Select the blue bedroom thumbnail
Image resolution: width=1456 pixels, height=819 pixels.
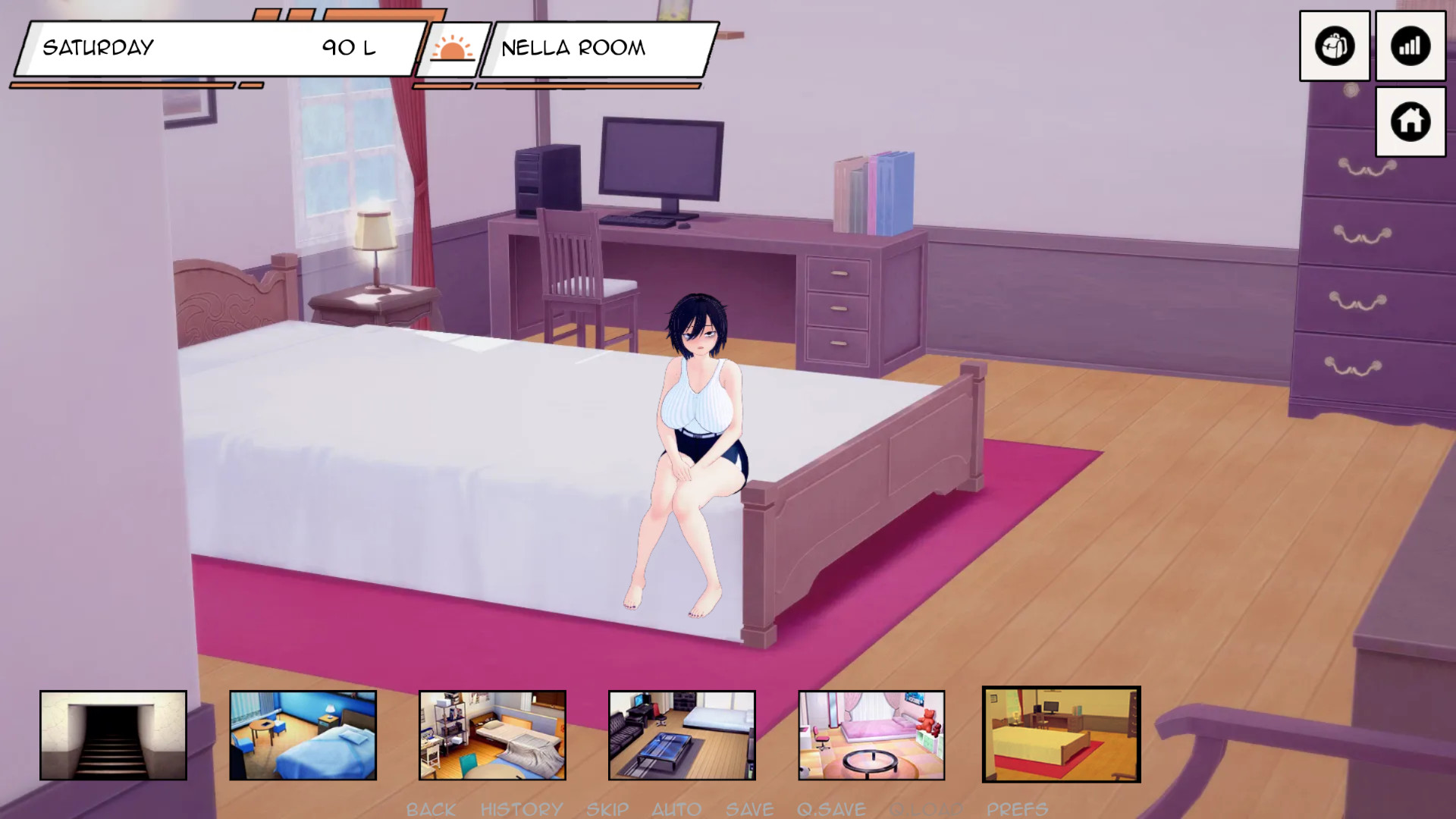[x=303, y=735]
